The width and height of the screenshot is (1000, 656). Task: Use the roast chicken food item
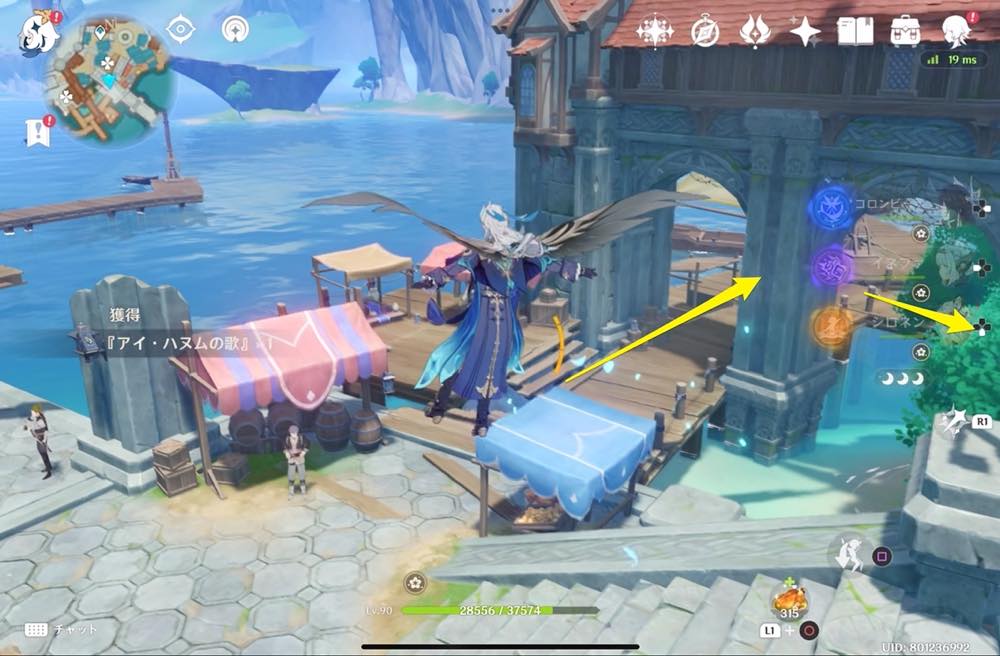(x=790, y=601)
